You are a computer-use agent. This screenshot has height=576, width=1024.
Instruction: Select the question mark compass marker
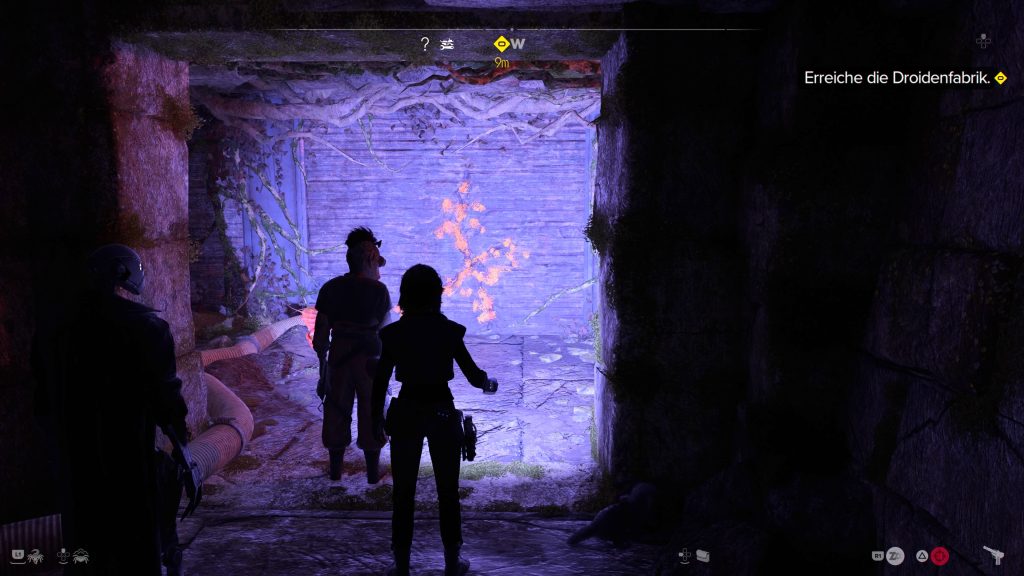point(424,44)
